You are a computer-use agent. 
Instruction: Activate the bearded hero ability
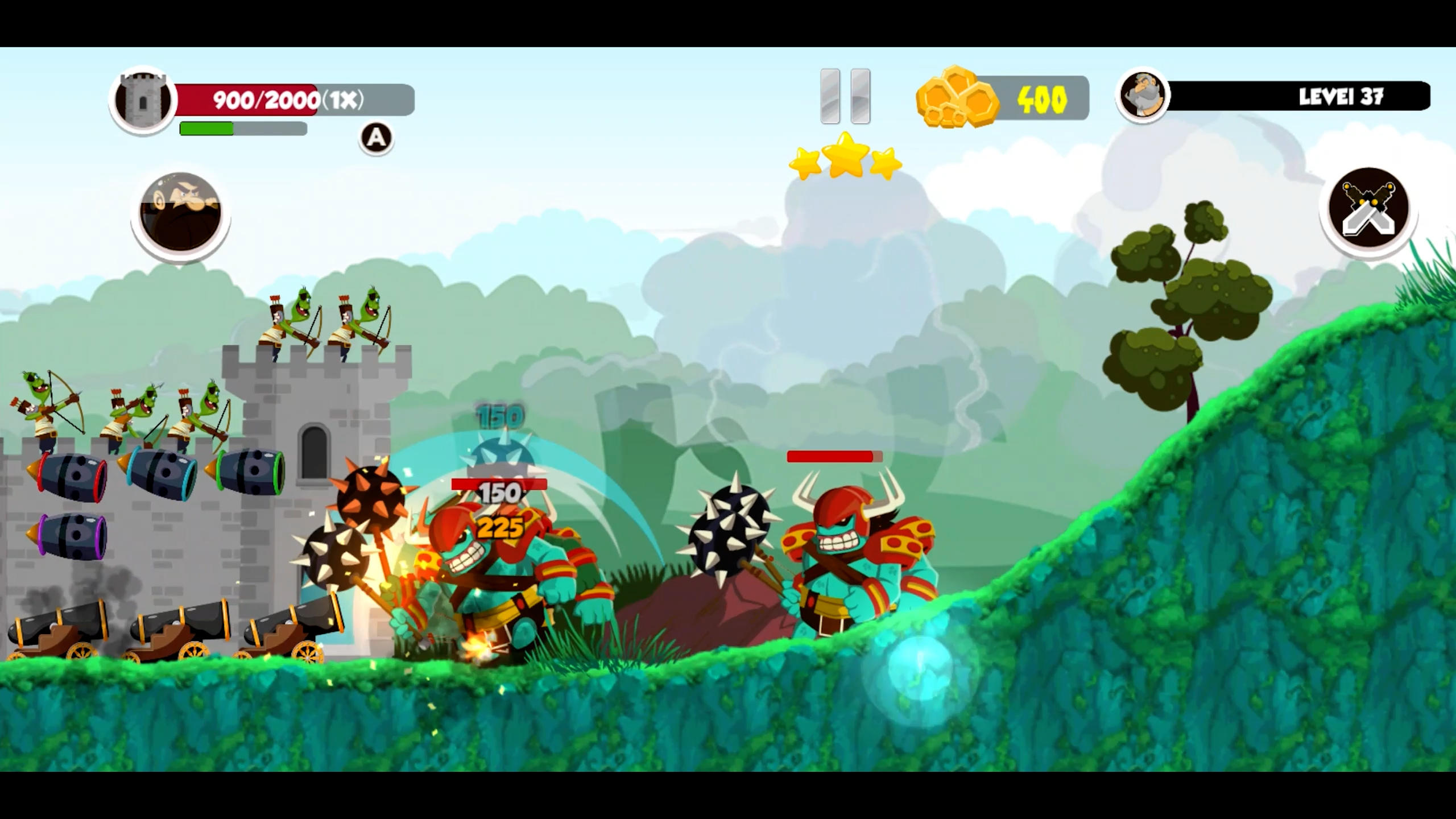pos(180,213)
